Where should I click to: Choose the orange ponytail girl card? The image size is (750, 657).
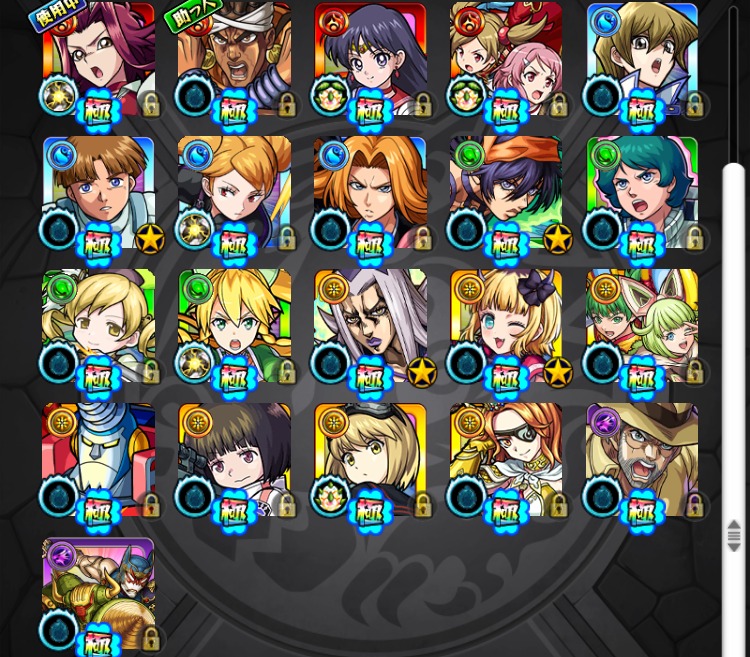(234, 192)
